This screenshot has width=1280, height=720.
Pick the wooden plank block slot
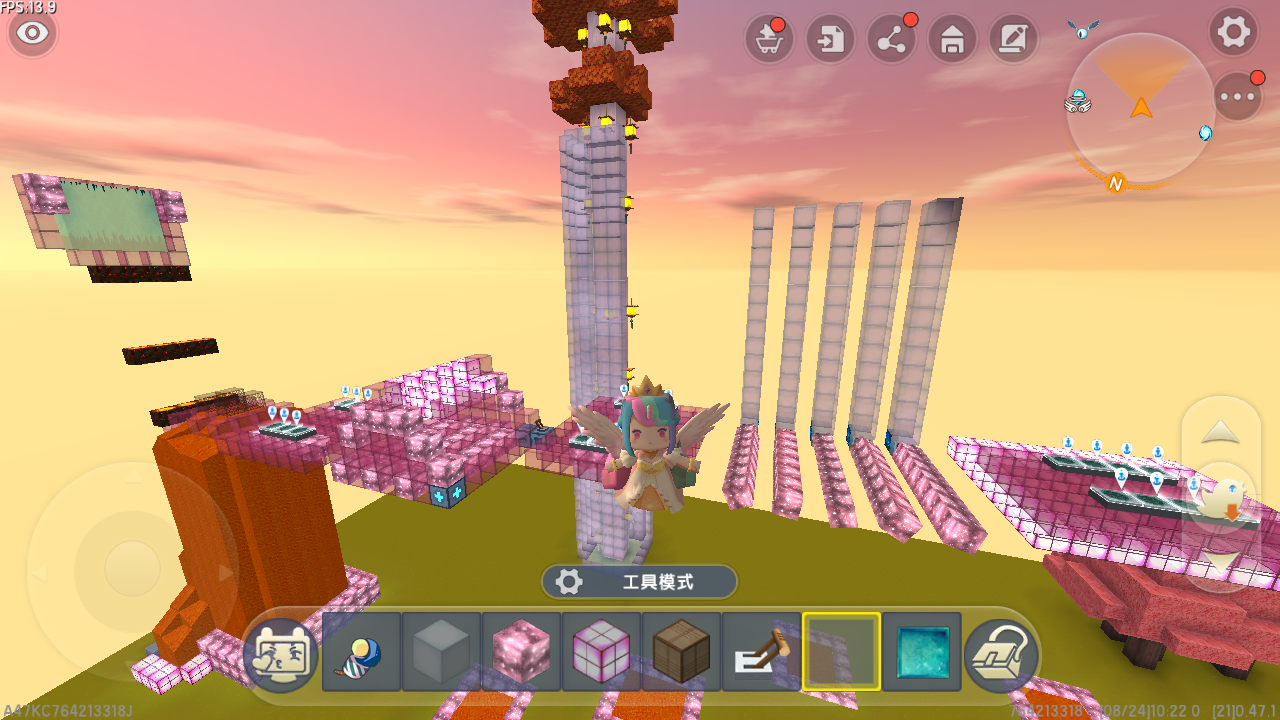pyautogui.click(x=681, y=652)
